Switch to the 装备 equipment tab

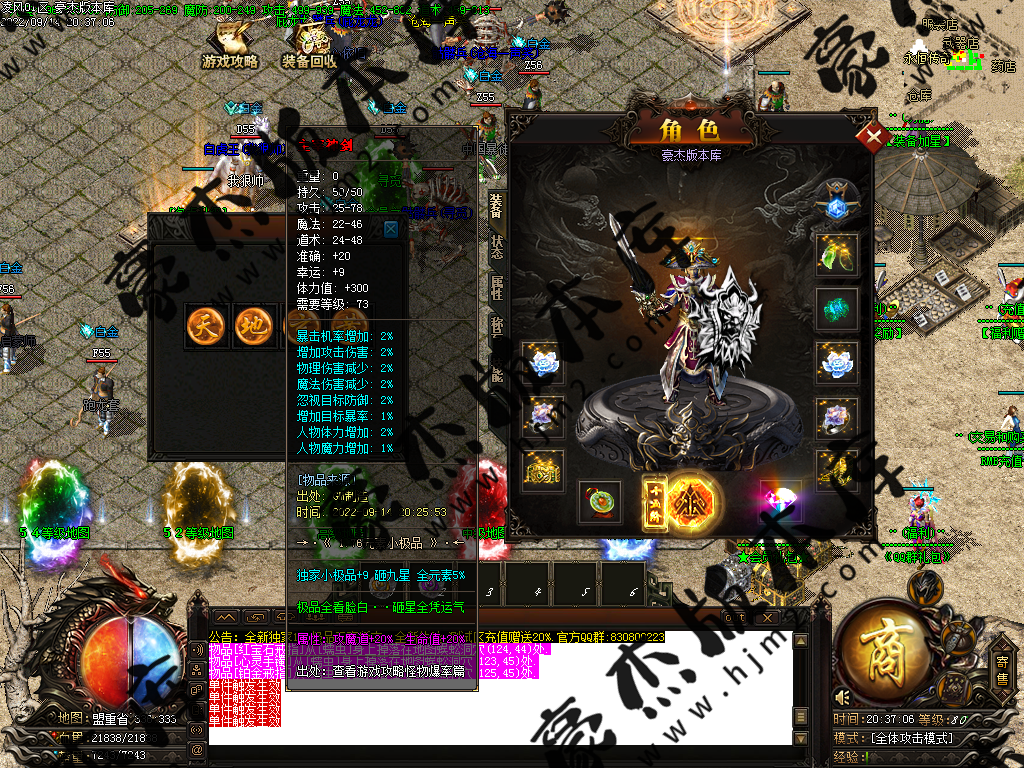(496, 204)
